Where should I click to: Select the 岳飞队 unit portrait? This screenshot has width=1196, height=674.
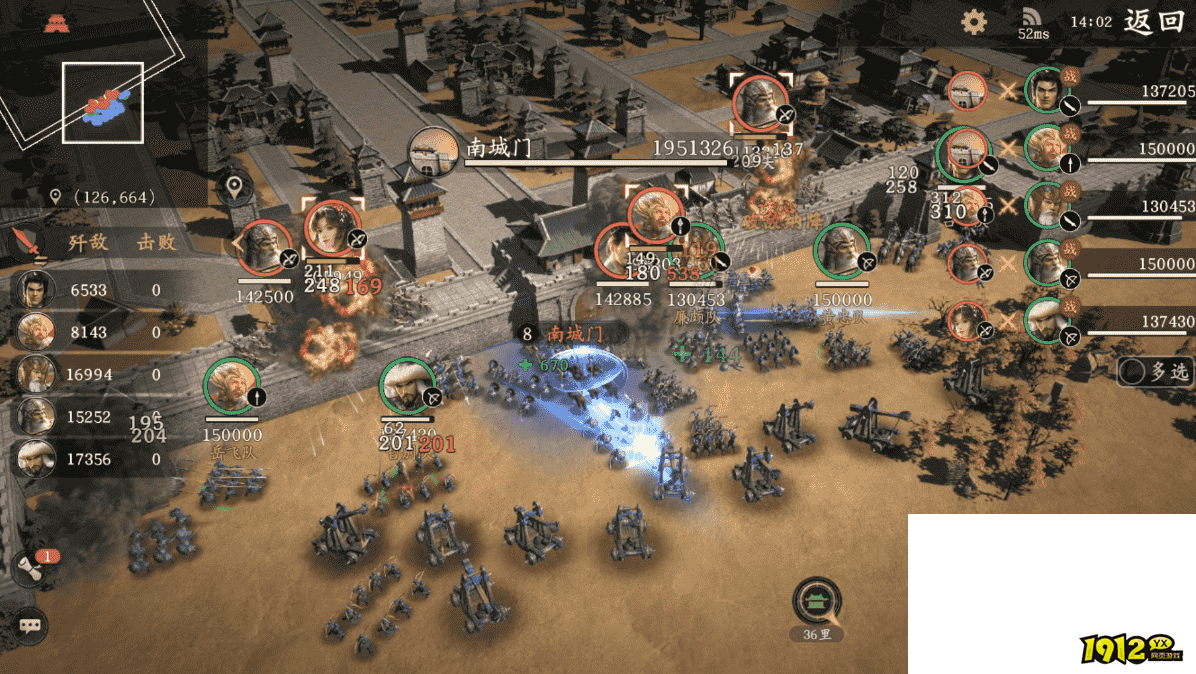click(x=232, y=387)
